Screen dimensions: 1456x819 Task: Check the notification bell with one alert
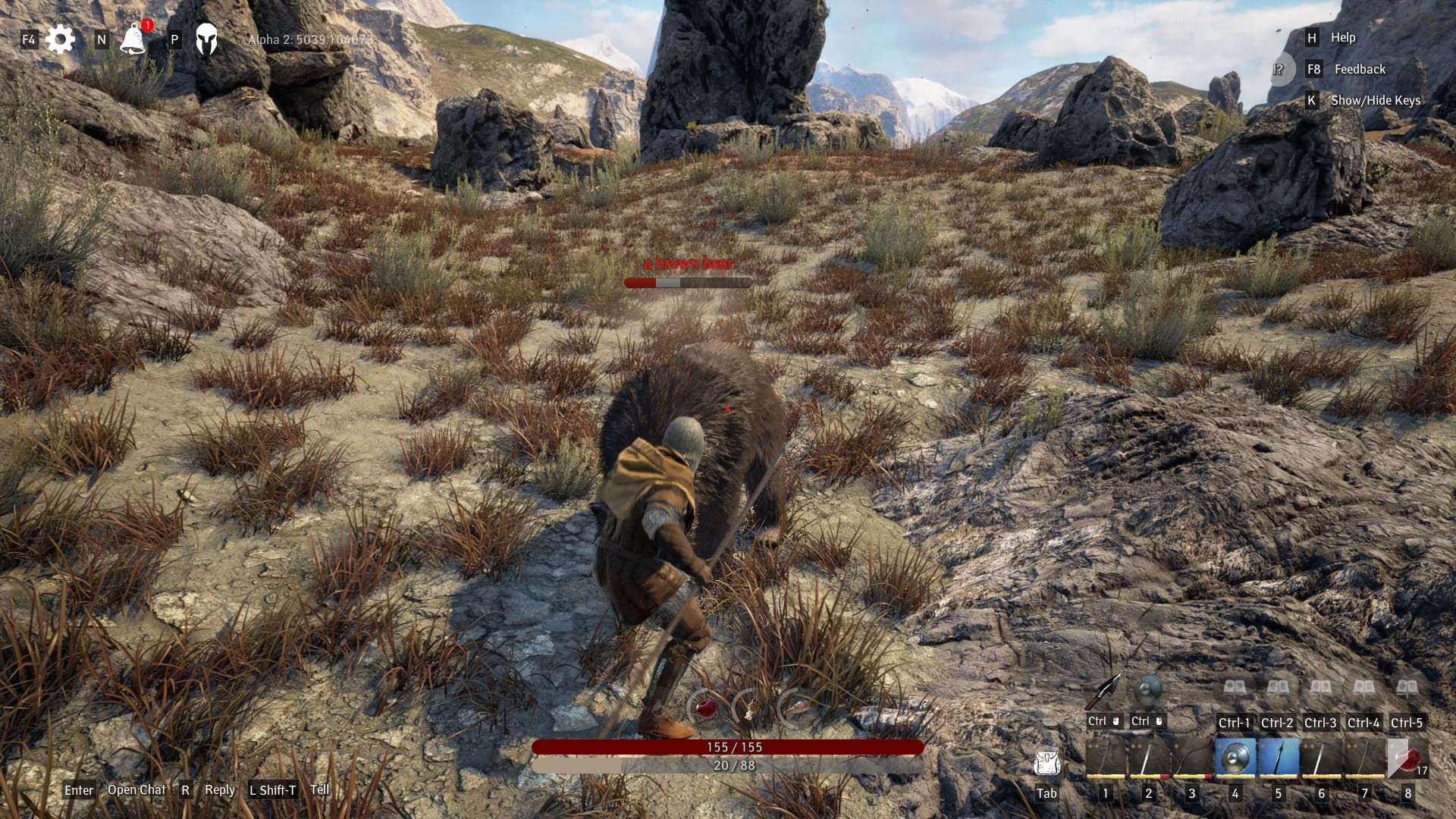[x=133, y=39]
